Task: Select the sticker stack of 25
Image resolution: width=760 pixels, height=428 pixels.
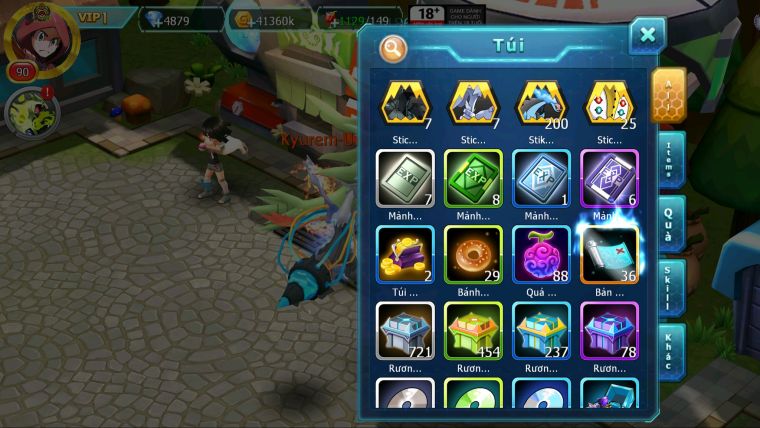Action: (609, 103)
